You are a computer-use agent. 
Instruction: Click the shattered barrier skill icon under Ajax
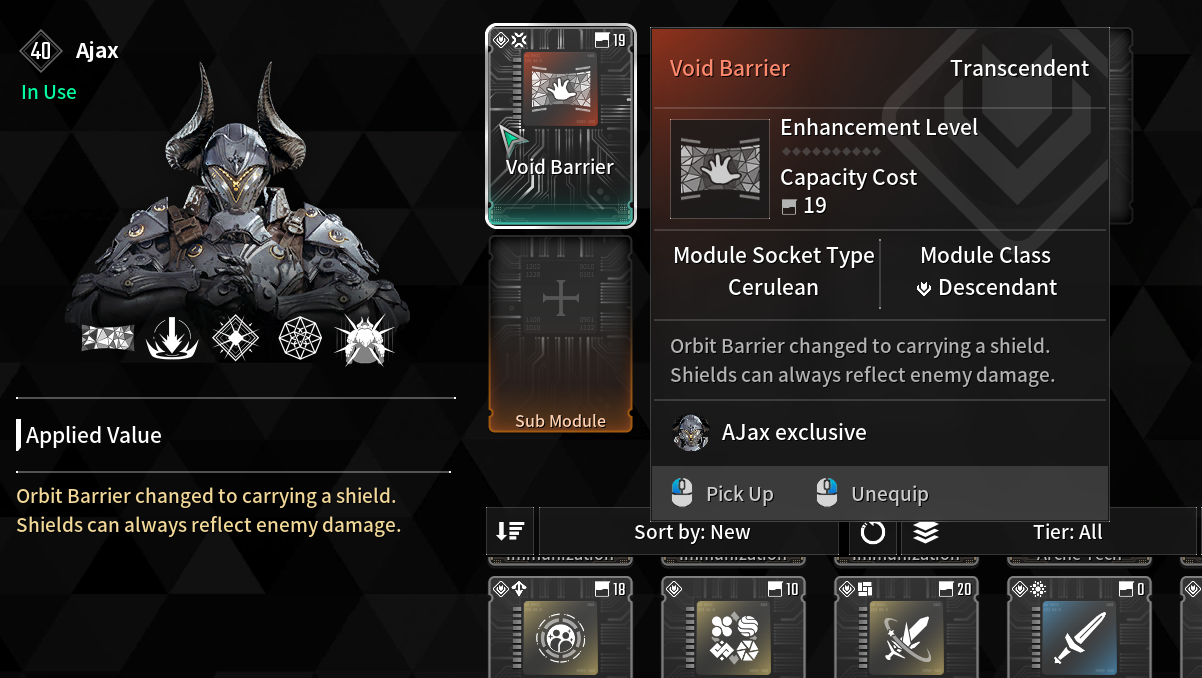pos(108,339)
